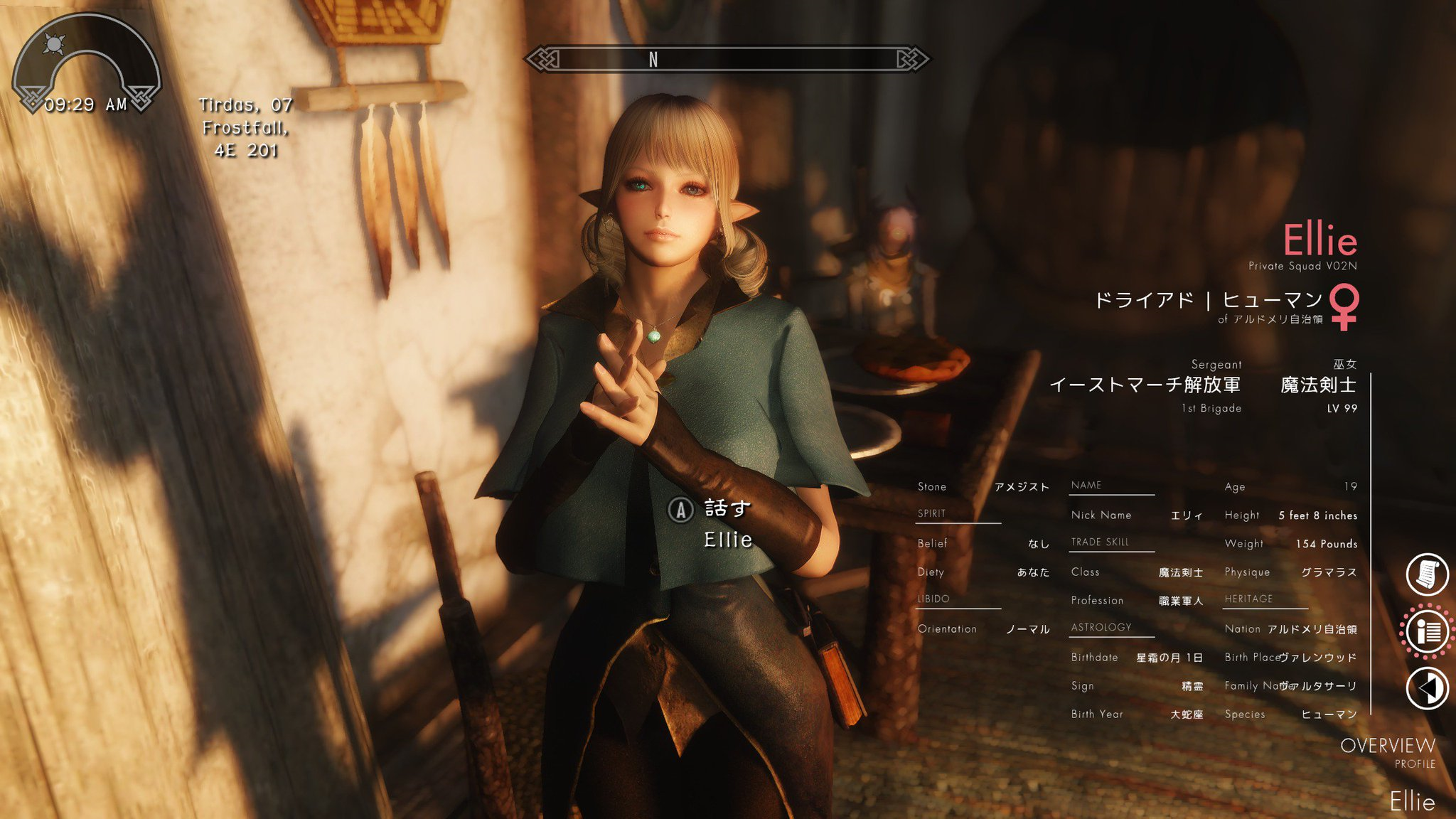Open the scroll icon page
This screenshot has height=819, width=1456.
(x=1427, y=574)
